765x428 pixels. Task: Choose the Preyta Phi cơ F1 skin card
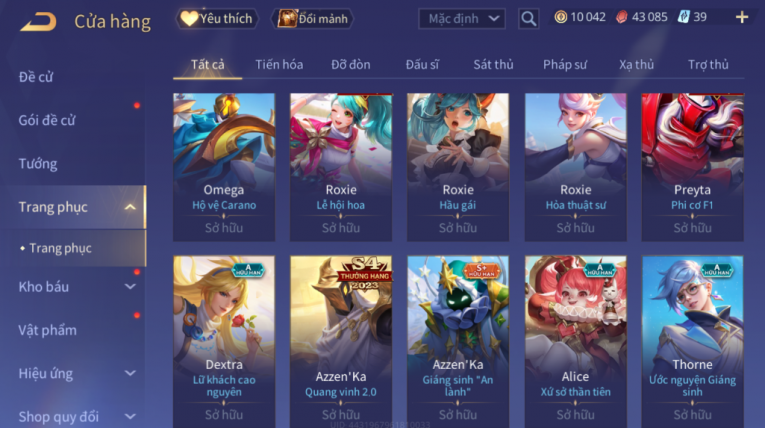coord(692,165)
